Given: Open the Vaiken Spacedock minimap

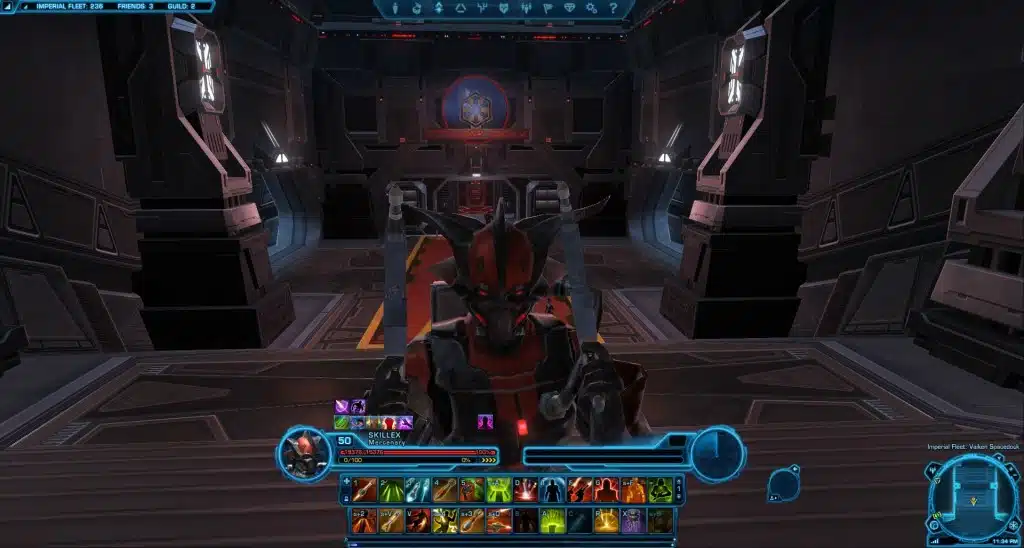Looking at the screenshot, I should [x=971, y=493].
